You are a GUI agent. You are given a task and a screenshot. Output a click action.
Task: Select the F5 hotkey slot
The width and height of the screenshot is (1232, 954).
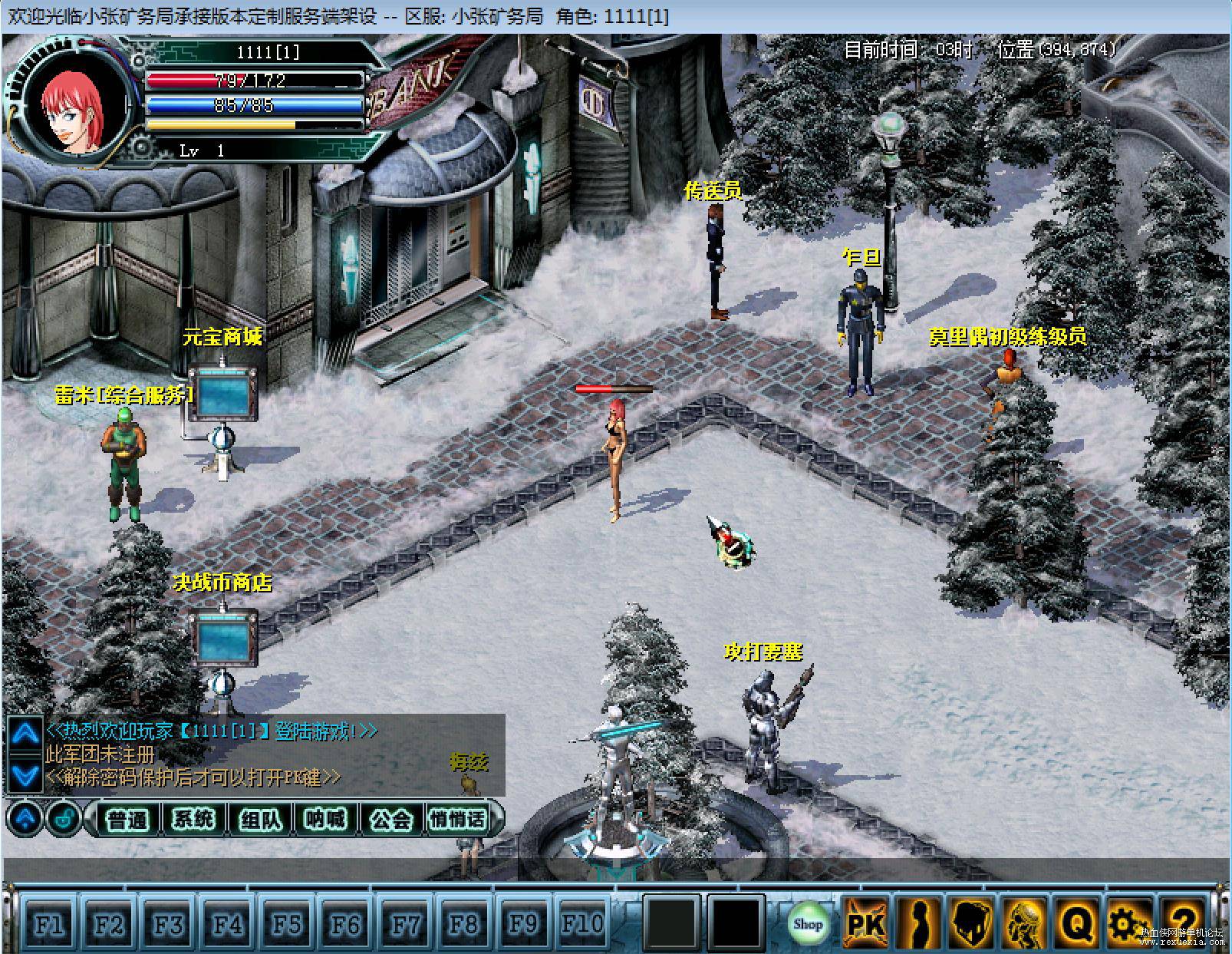[x=285, y=924]
